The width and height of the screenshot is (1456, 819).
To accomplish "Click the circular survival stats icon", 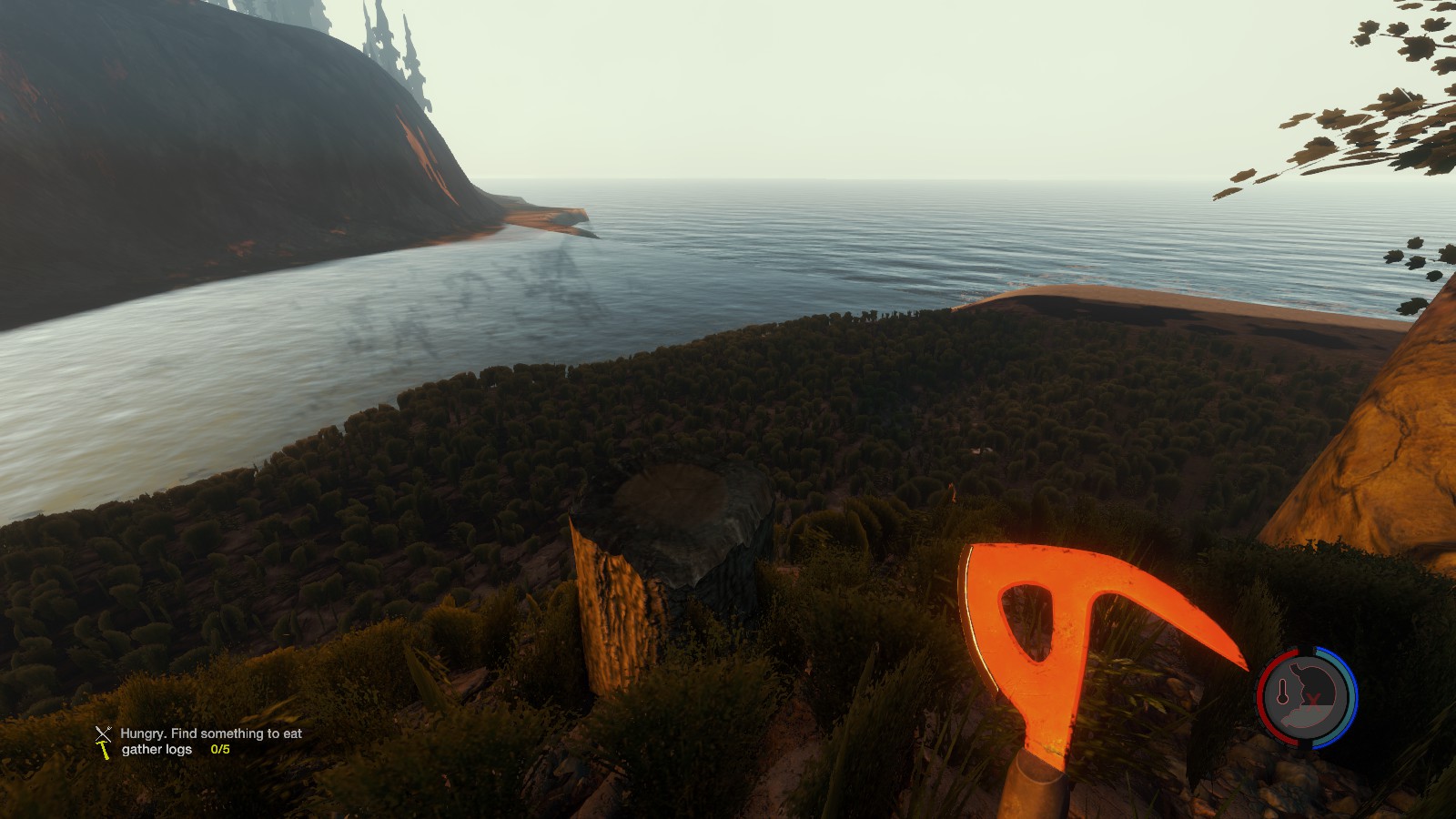I will point(1307,697).
